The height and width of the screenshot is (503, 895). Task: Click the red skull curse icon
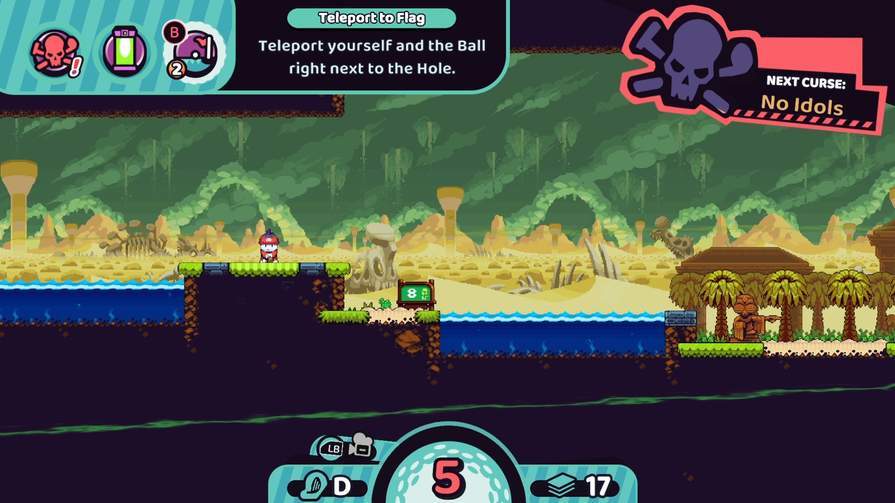pyautogui.click(x=51, y=50)
